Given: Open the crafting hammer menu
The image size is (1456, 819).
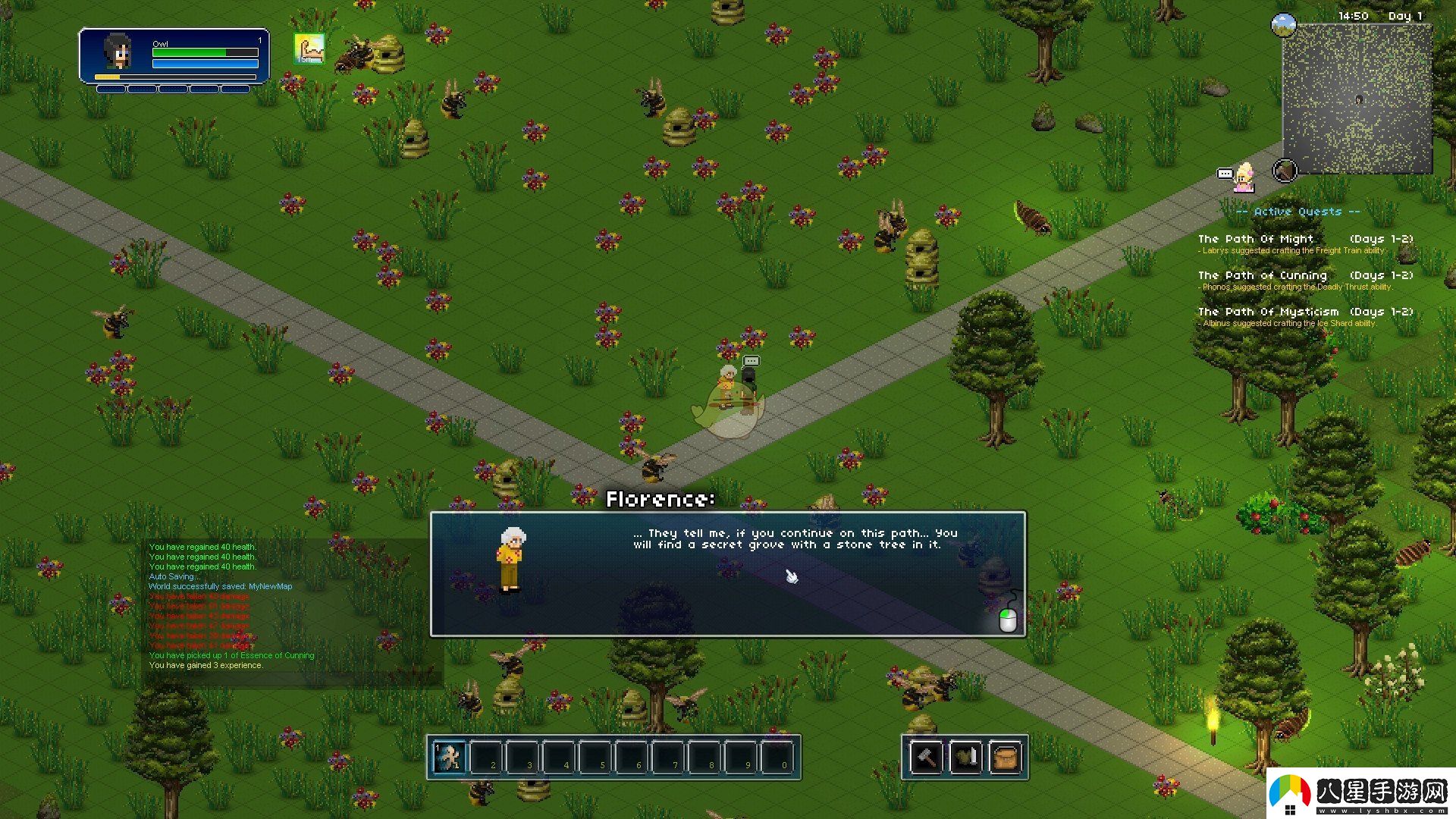Looking at the screenshot, I should (x=927, y=757).
